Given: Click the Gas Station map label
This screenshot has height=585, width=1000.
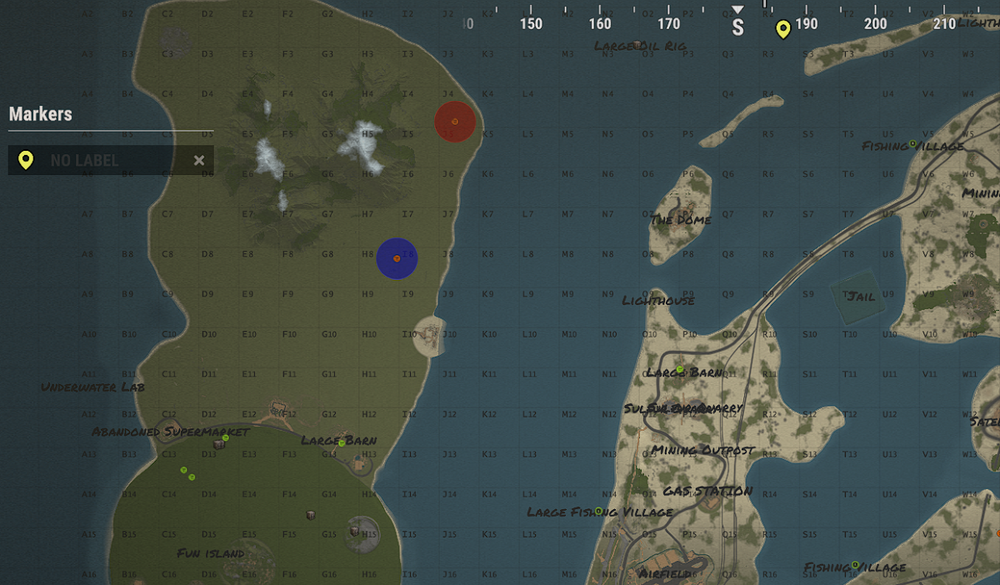Looking at the screenshot, I should pyautogui.click(x=707, y=491).
